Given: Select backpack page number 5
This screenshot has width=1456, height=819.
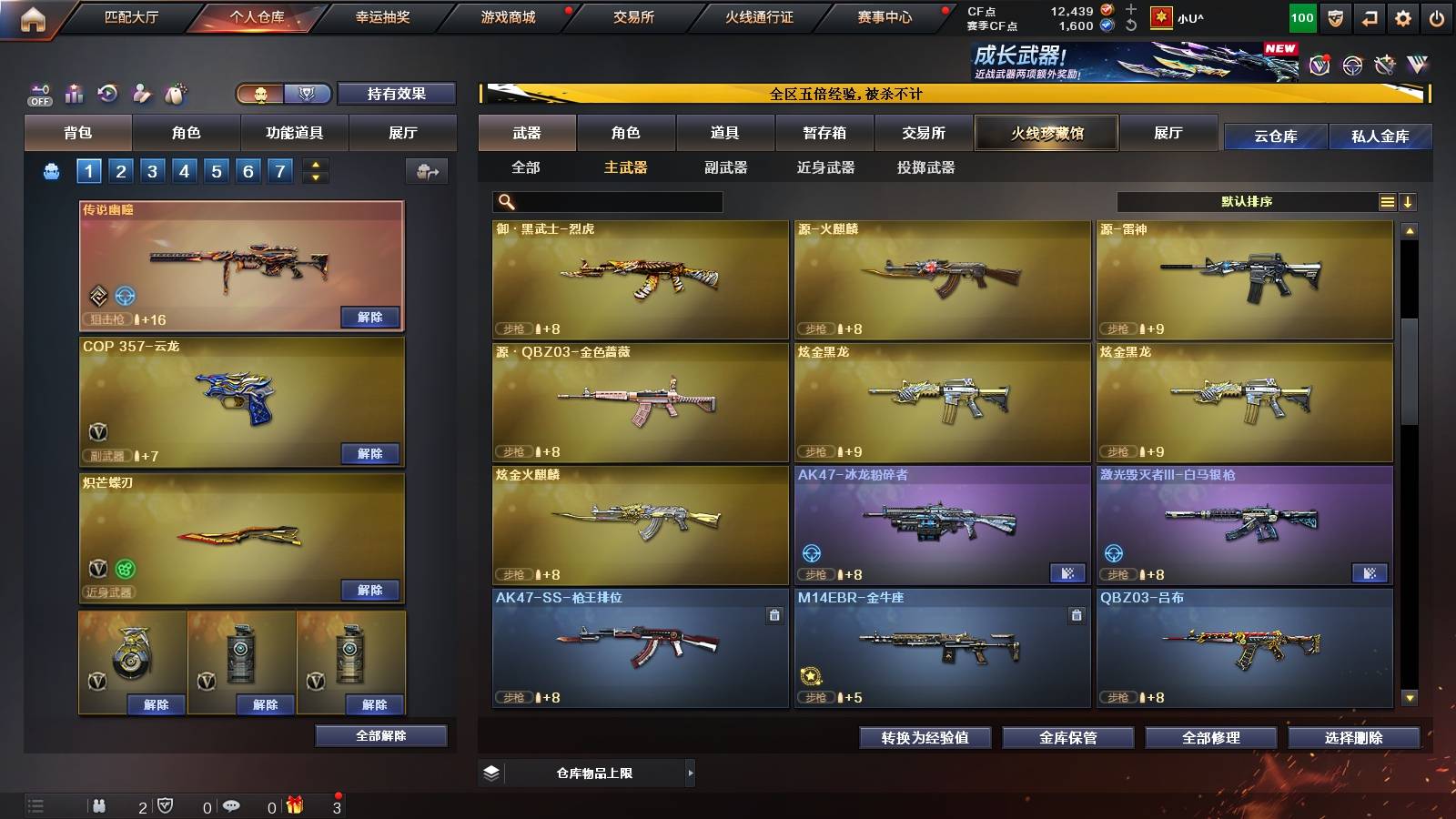Looking at the screenshot, I should 215,169.
